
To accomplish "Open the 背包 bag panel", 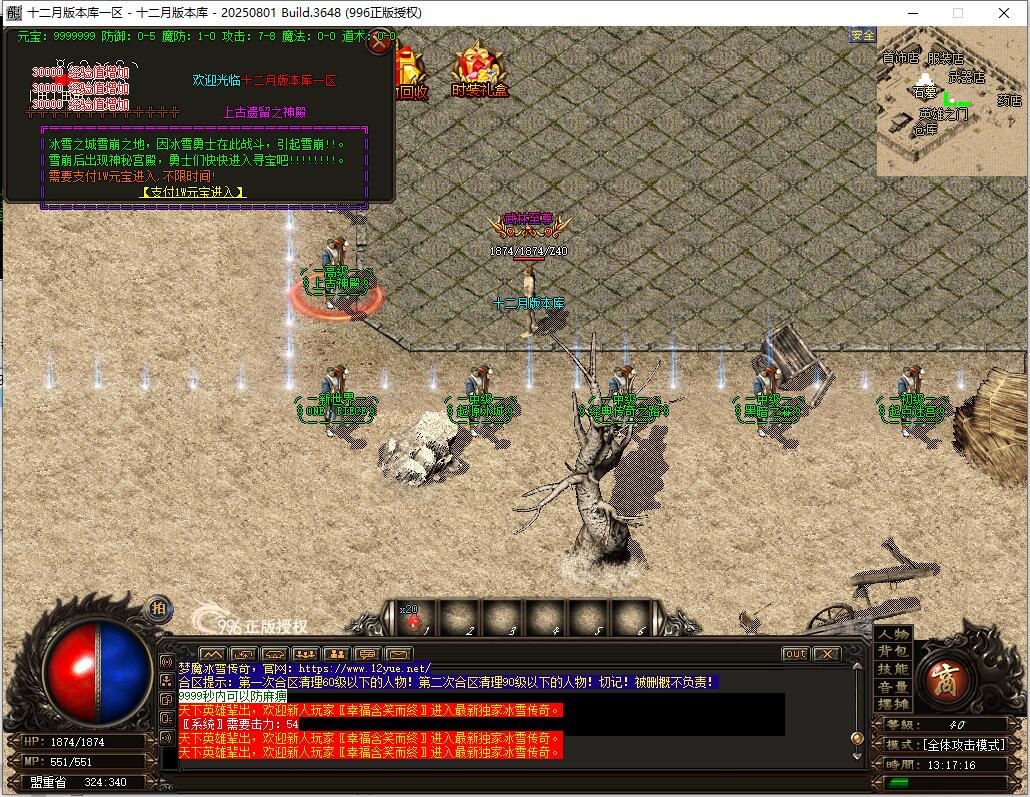I will [894, 652].
